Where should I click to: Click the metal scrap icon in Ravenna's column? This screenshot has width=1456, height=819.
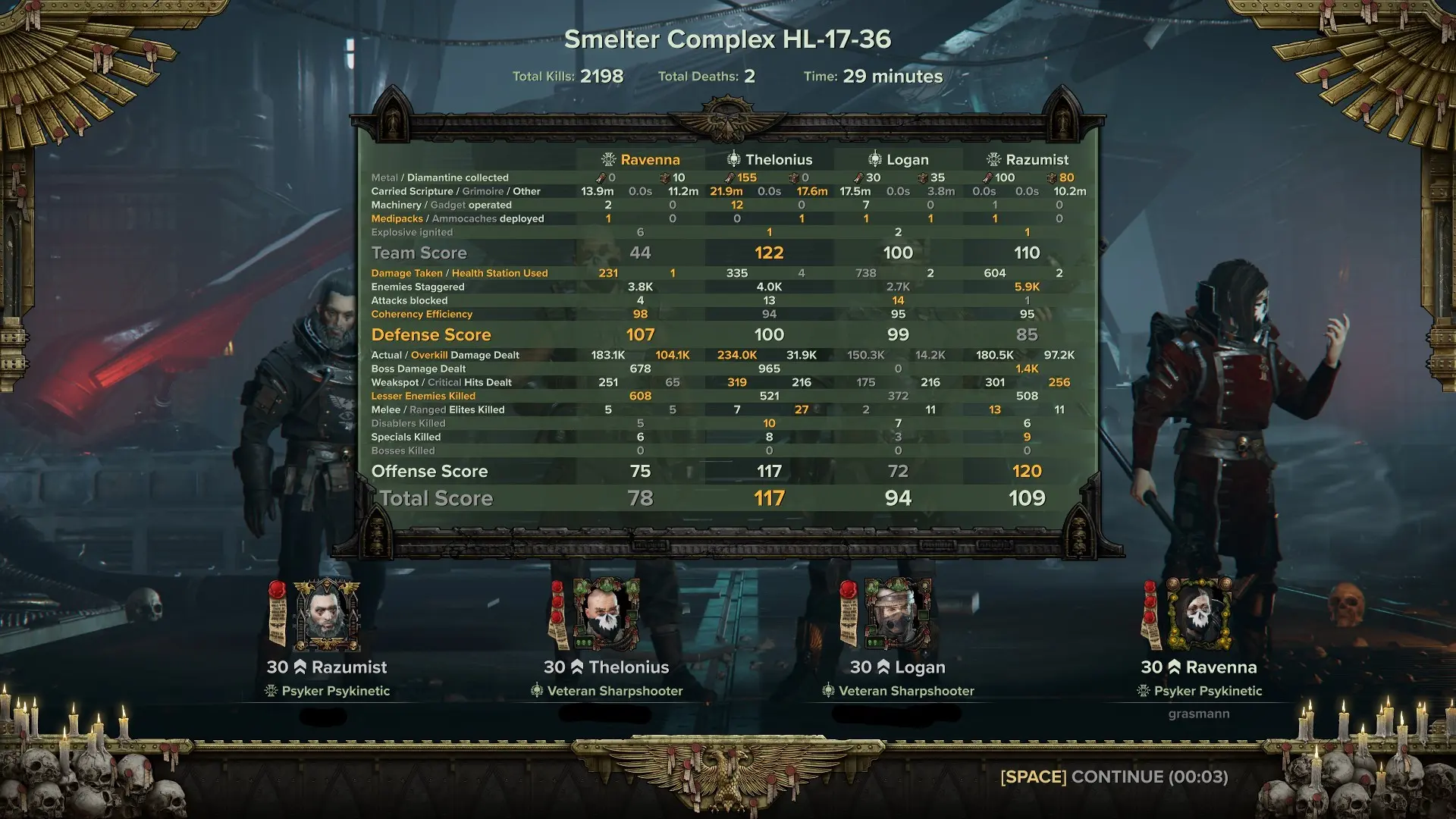point(601,177)
